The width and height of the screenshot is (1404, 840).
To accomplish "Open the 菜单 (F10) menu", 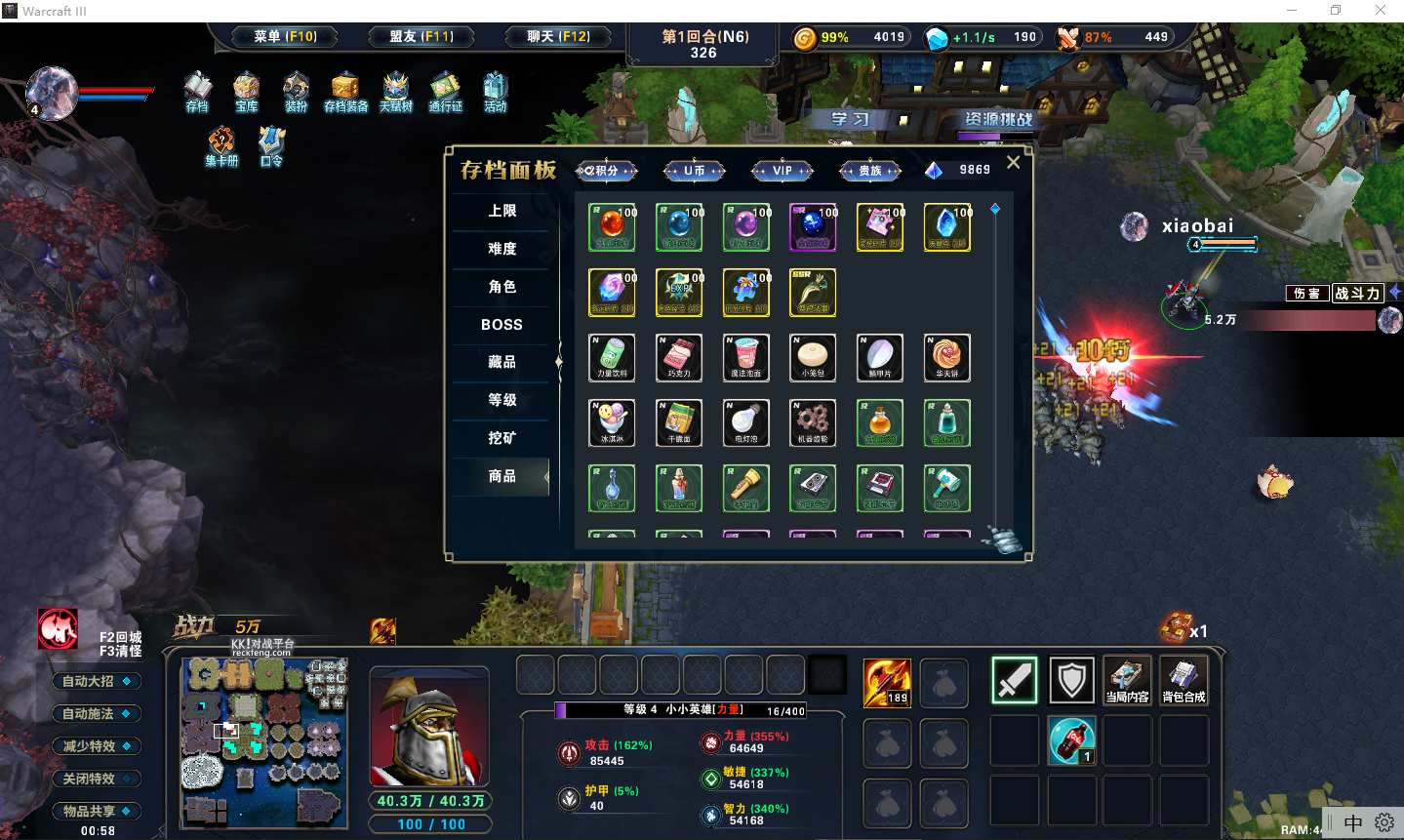I will pyautogui.click(x=285, y=37).
